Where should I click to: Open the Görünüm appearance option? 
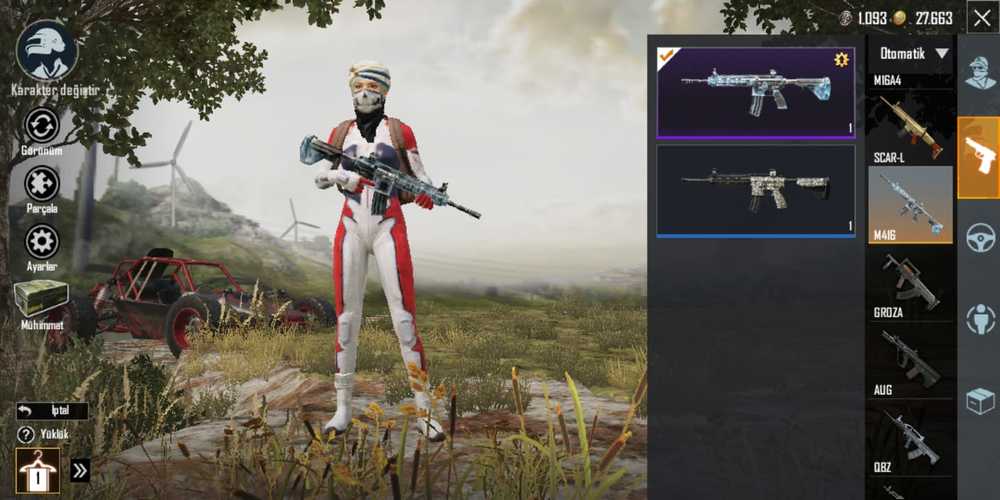coord(42,129)
